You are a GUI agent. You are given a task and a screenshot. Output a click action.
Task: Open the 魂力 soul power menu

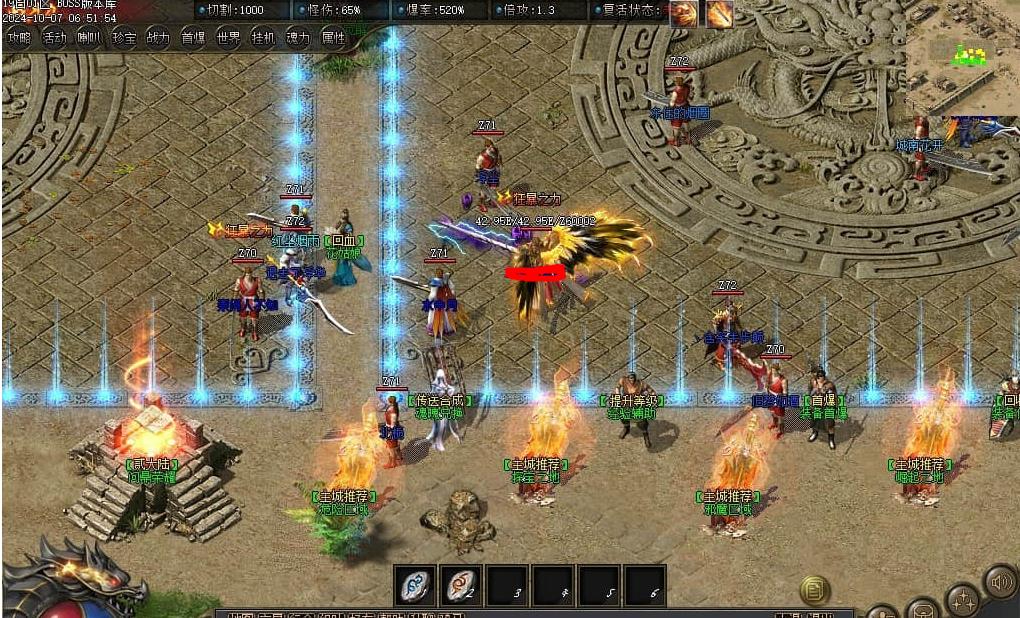[298, 38]
